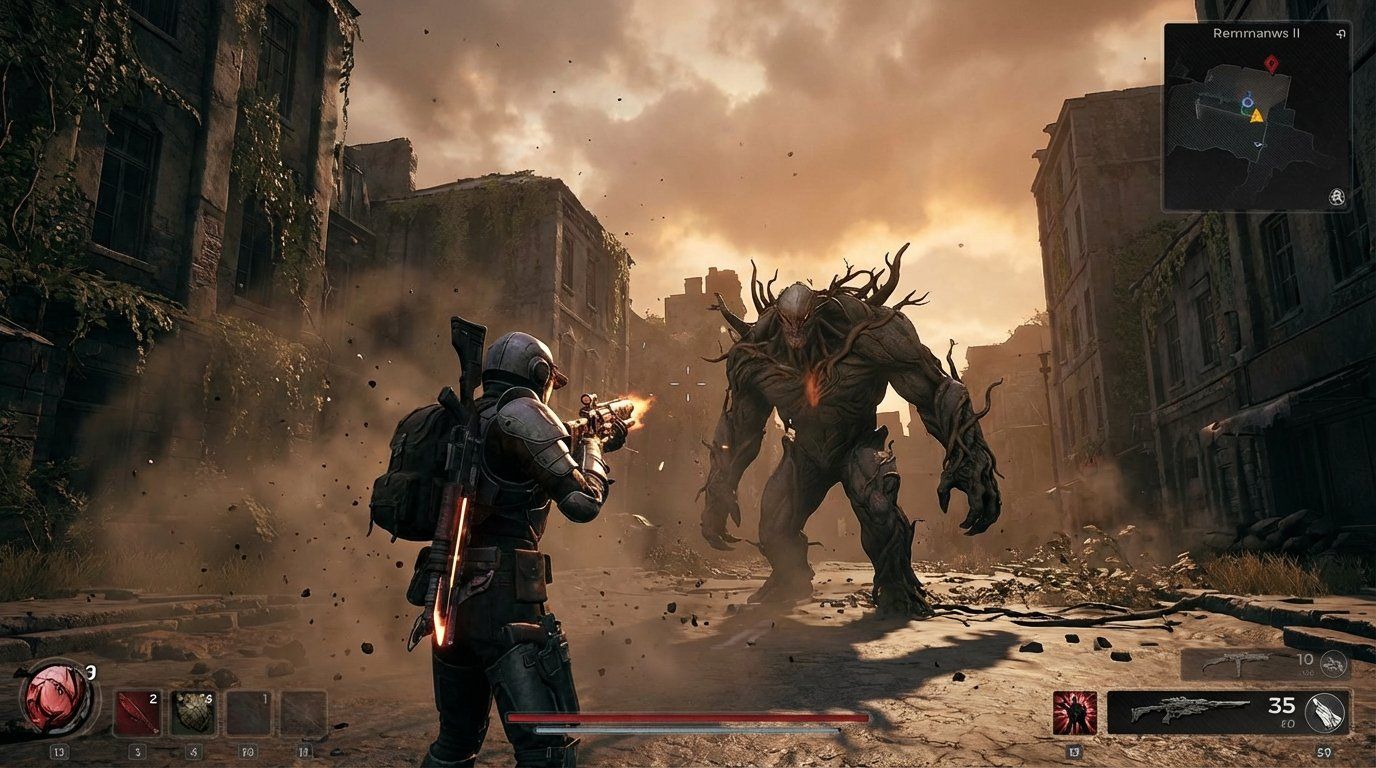Click the red character skill icon near ammo bar
Viewport: 1376px width, 768px height.
pyautogui.click(x=1077, y=712)
